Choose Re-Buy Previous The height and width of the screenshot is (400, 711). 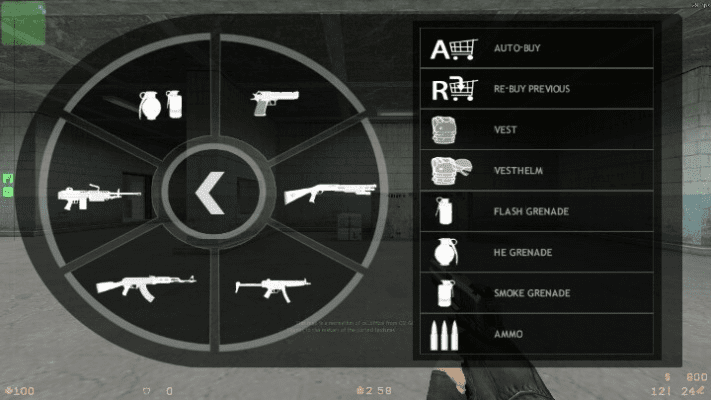tap(534, 89)
